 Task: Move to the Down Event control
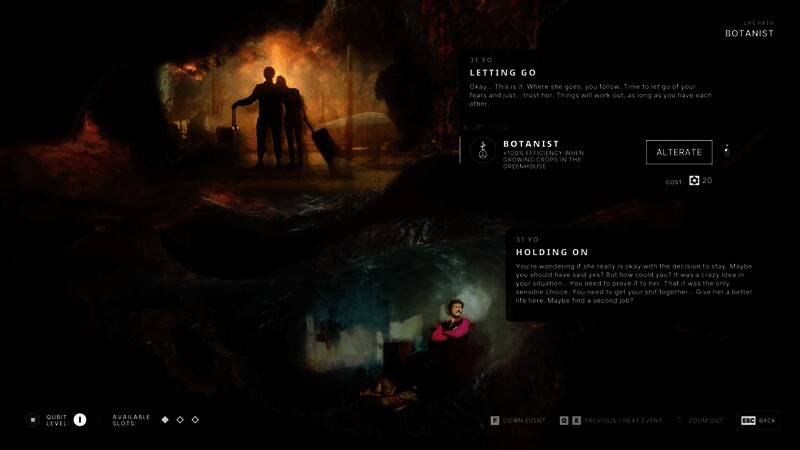(x=518, y=420)
